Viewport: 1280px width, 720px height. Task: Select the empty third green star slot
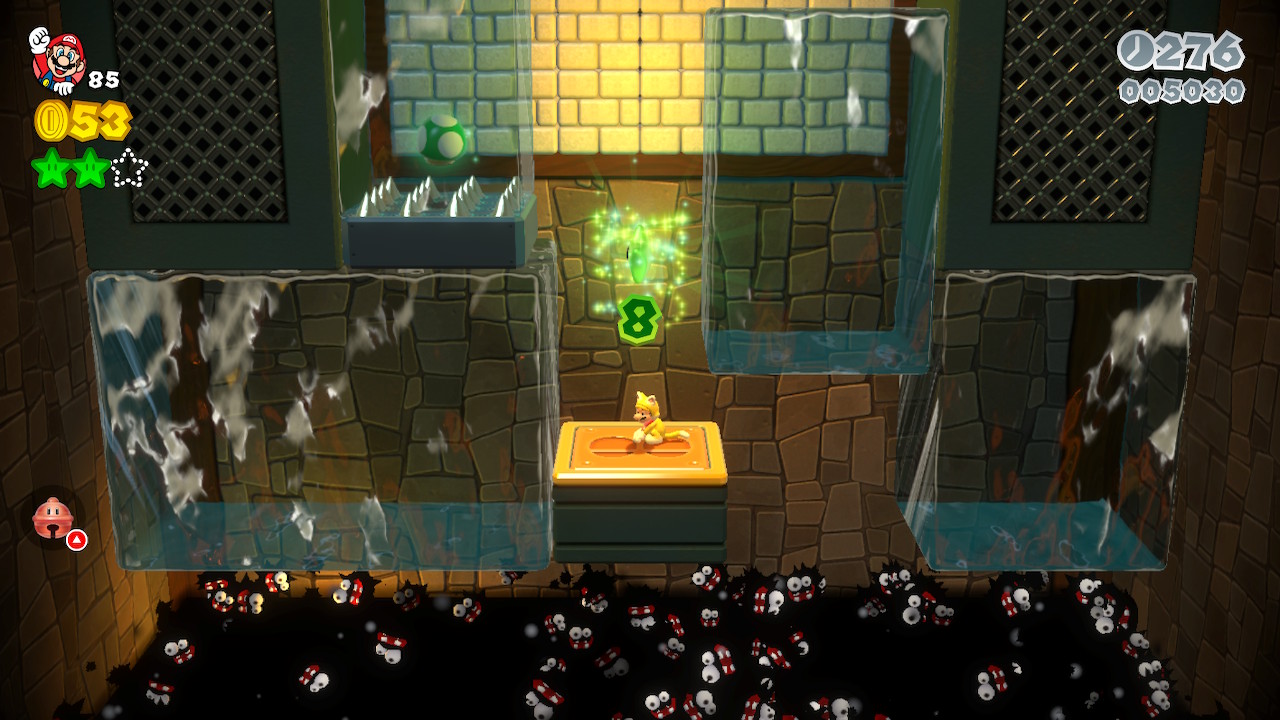129,168
